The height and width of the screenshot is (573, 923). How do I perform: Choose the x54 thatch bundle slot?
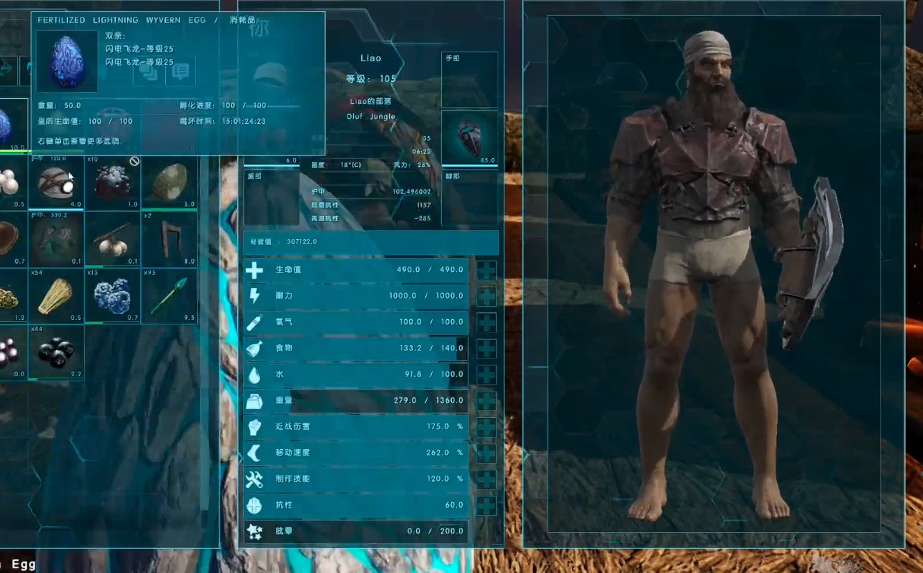[56, 296]
